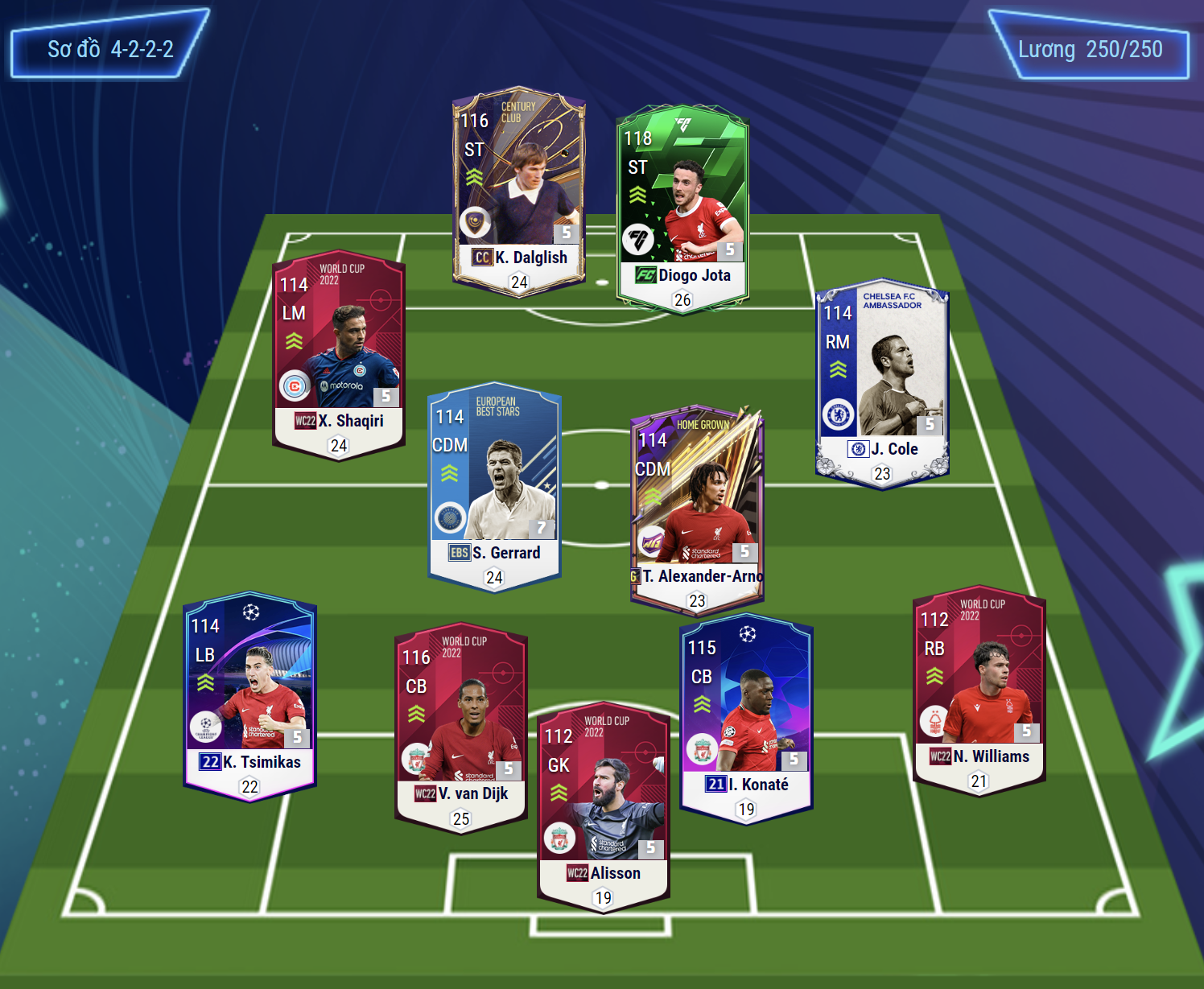Select the V. van Dijk centre back card

pos(461,727)
